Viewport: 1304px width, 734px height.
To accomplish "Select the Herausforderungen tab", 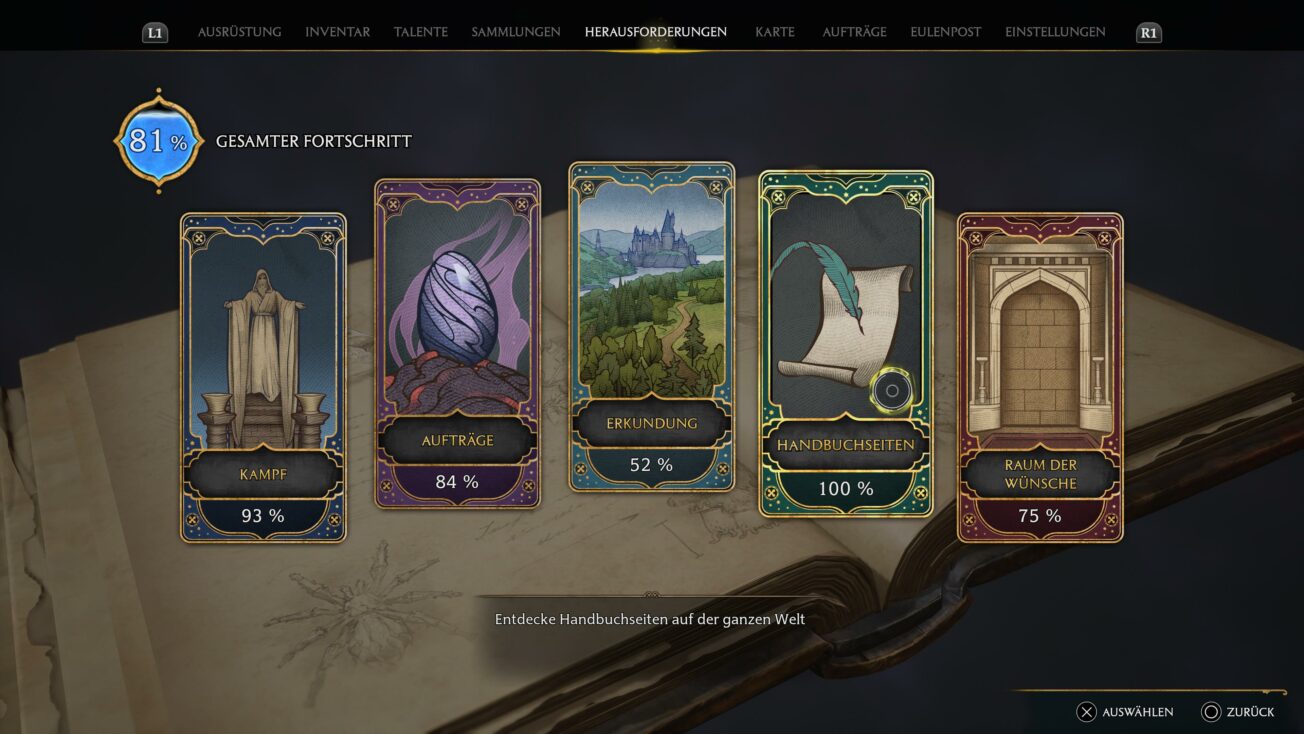I will click(655, 32).
